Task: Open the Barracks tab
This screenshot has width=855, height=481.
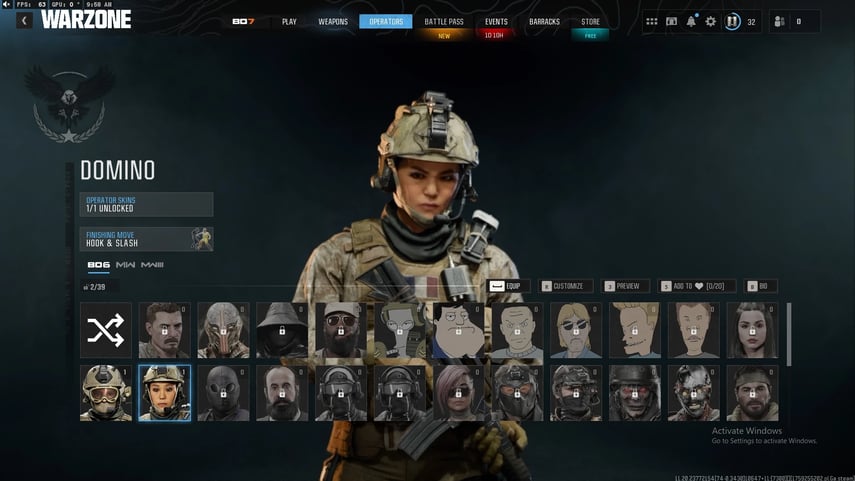Action: click(x=544, y=21)
